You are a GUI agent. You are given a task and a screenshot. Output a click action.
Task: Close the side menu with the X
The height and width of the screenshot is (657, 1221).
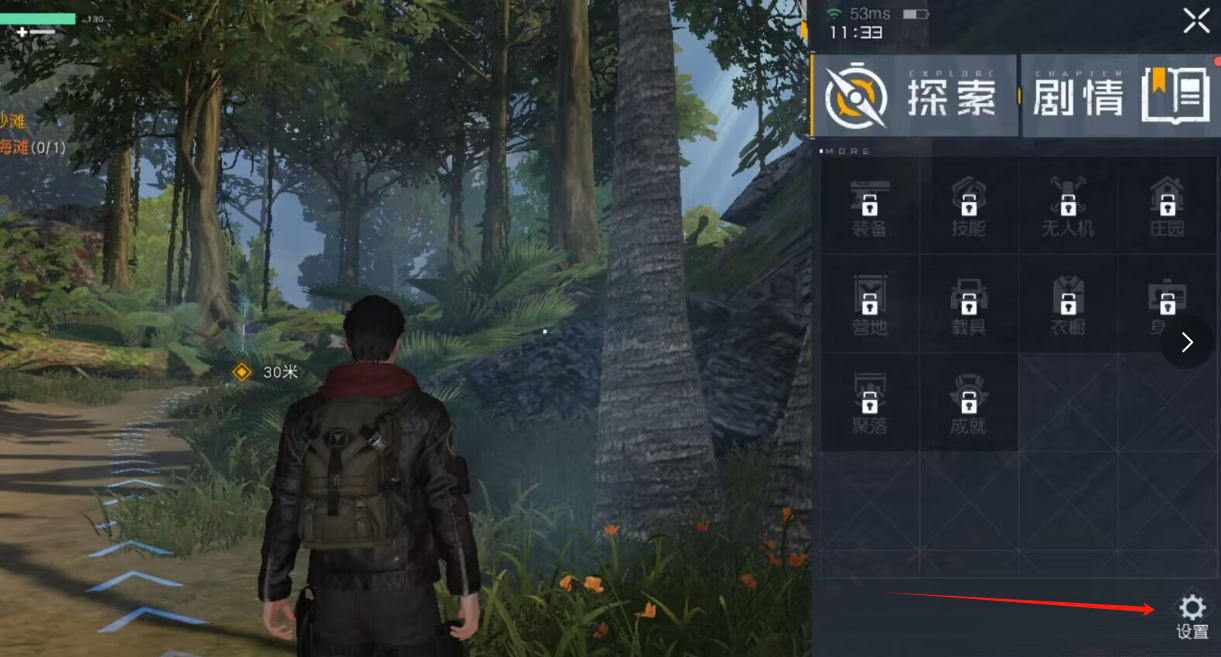pyautogui.click(x=1196, y=21)
